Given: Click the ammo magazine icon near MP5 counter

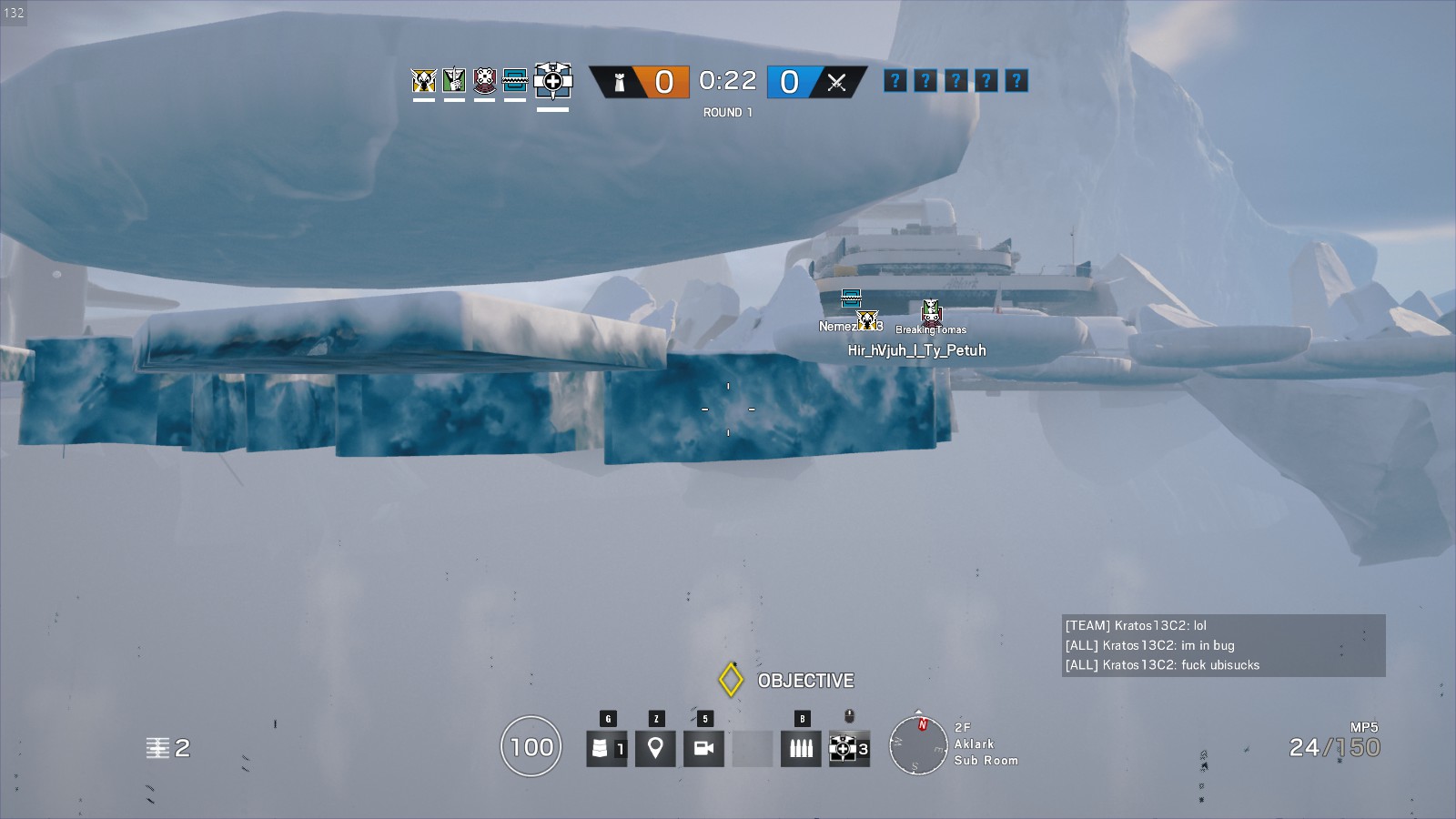Looking at the screenshot, I should click(801, 749).
